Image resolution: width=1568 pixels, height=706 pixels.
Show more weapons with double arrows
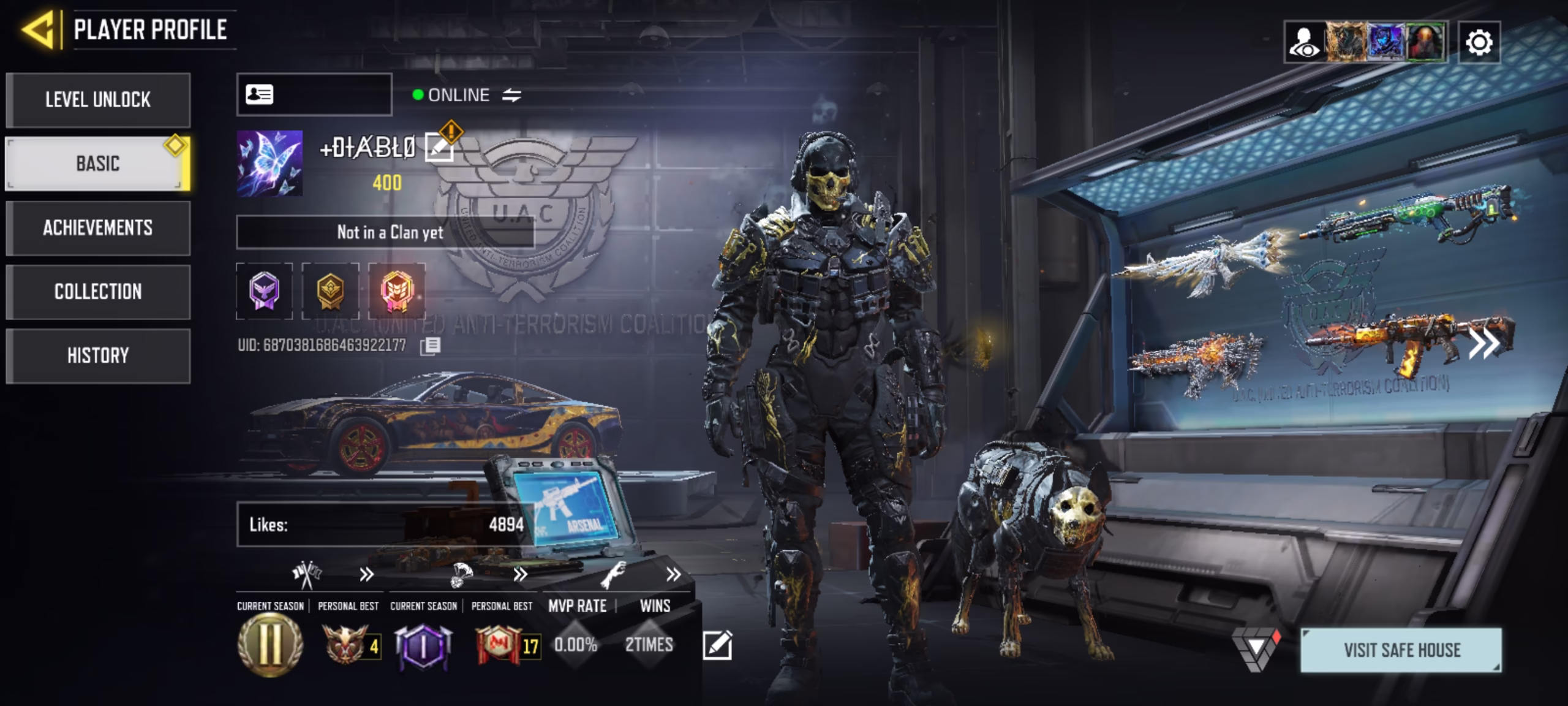click(1483, 344)
